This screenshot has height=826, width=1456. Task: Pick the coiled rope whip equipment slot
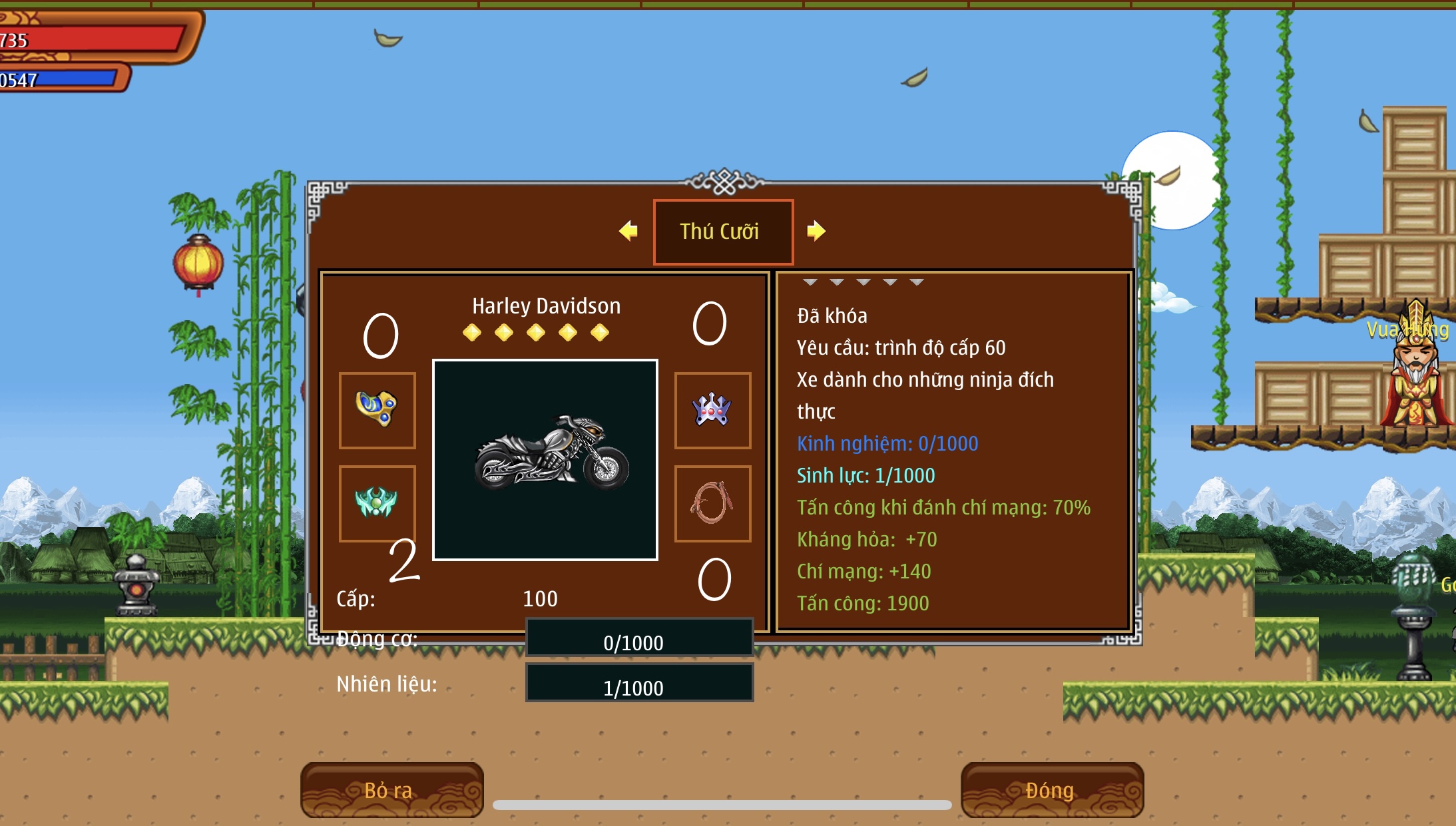tap(712, 503)
